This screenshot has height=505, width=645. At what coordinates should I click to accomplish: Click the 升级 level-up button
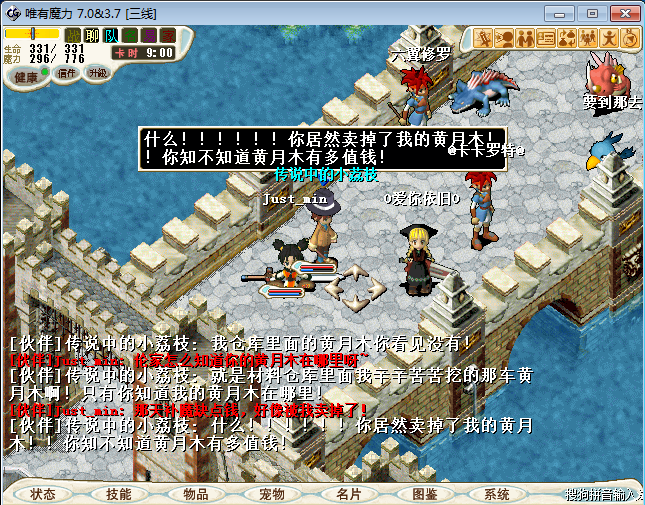pos(98,73)
